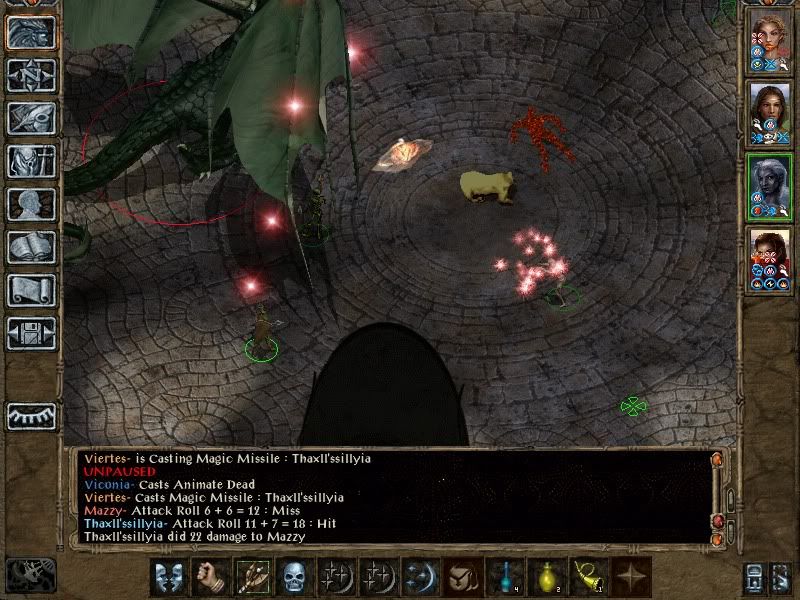Activate the skull Turn Undead ability
Image resolution: width=800 pixels, height=600 pixels.
tap(294, 577)
